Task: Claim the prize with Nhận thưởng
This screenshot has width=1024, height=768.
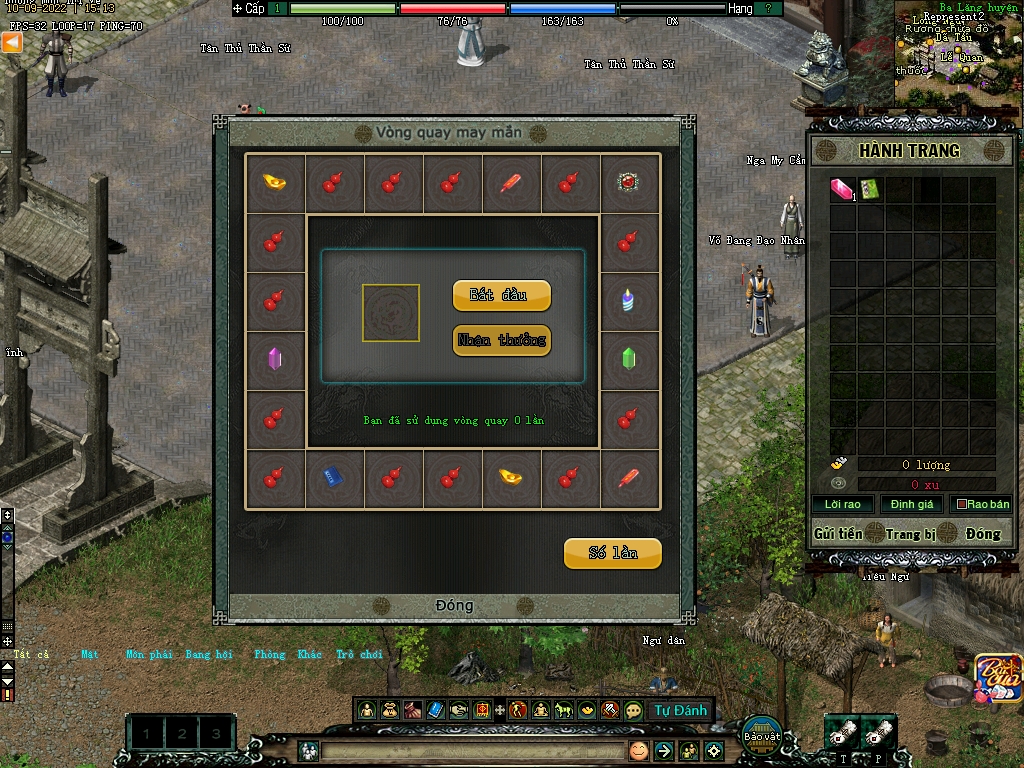Action: (x=501, y=341)
